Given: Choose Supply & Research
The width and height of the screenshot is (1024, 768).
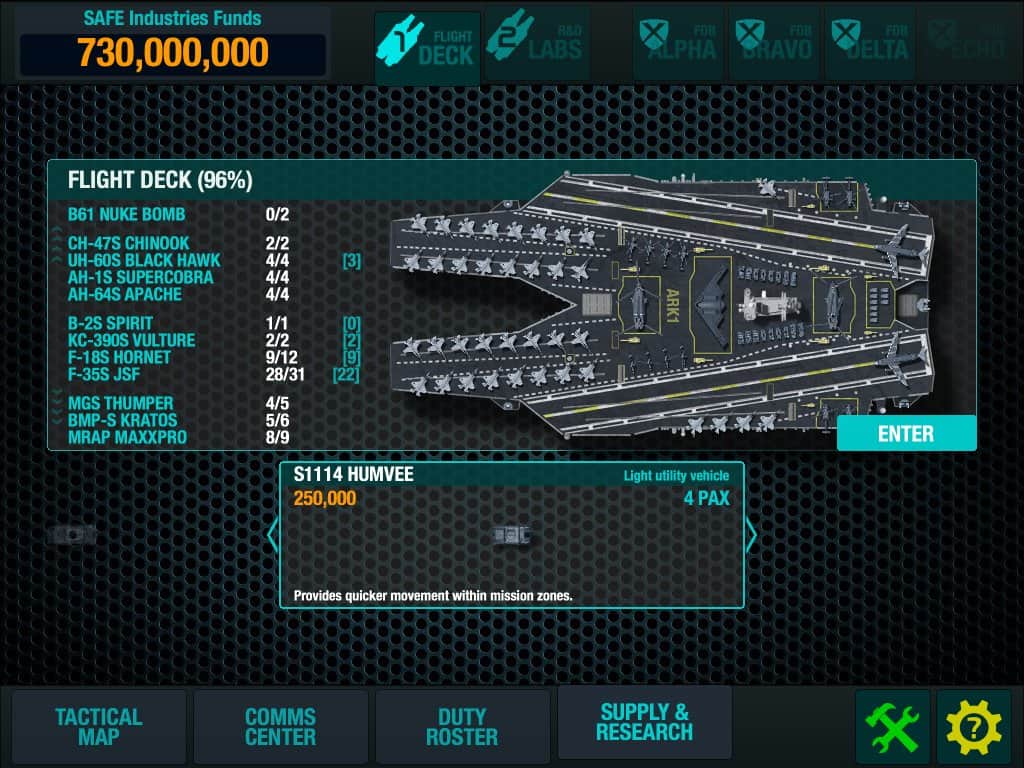Looking at the screenshot, I should [644, 722].
